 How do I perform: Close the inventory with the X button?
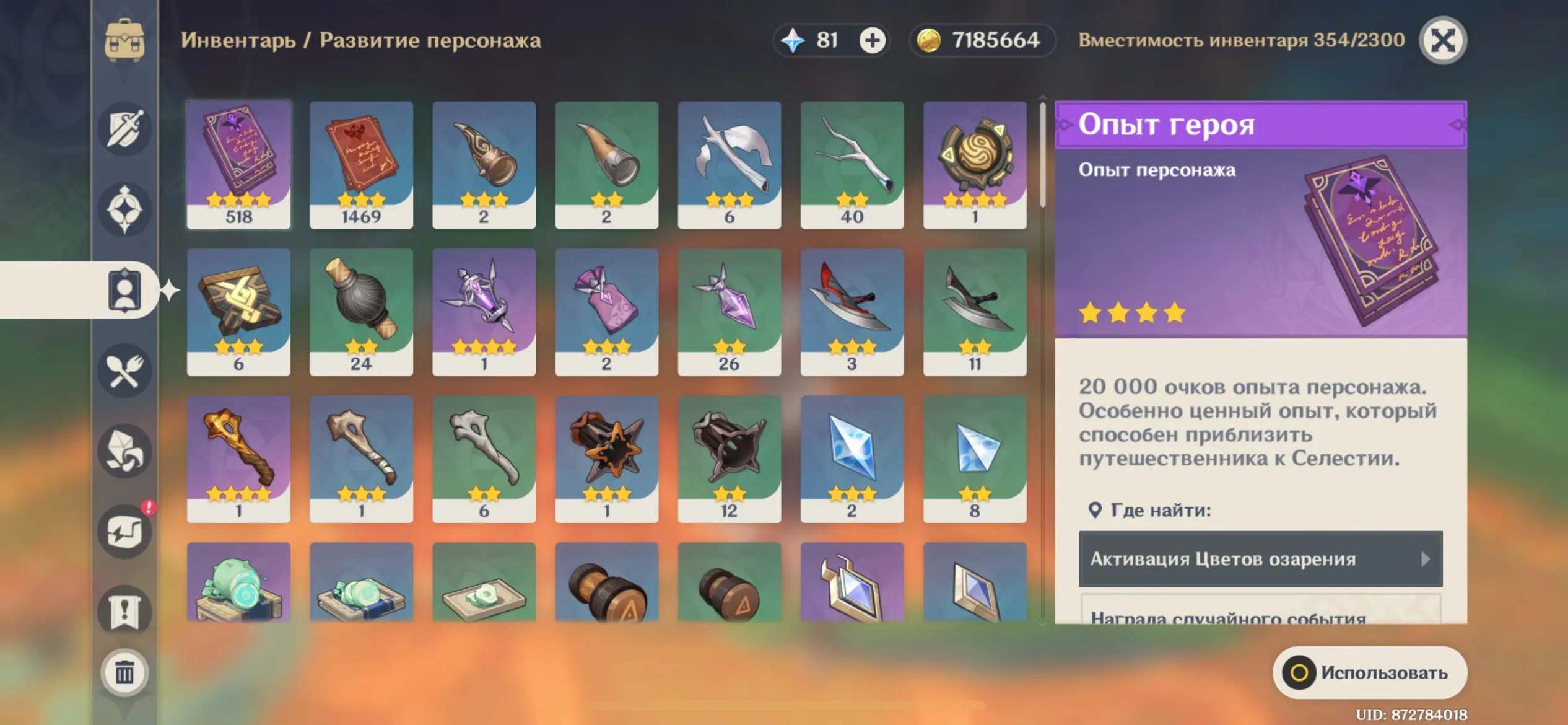pos(1443,40)
